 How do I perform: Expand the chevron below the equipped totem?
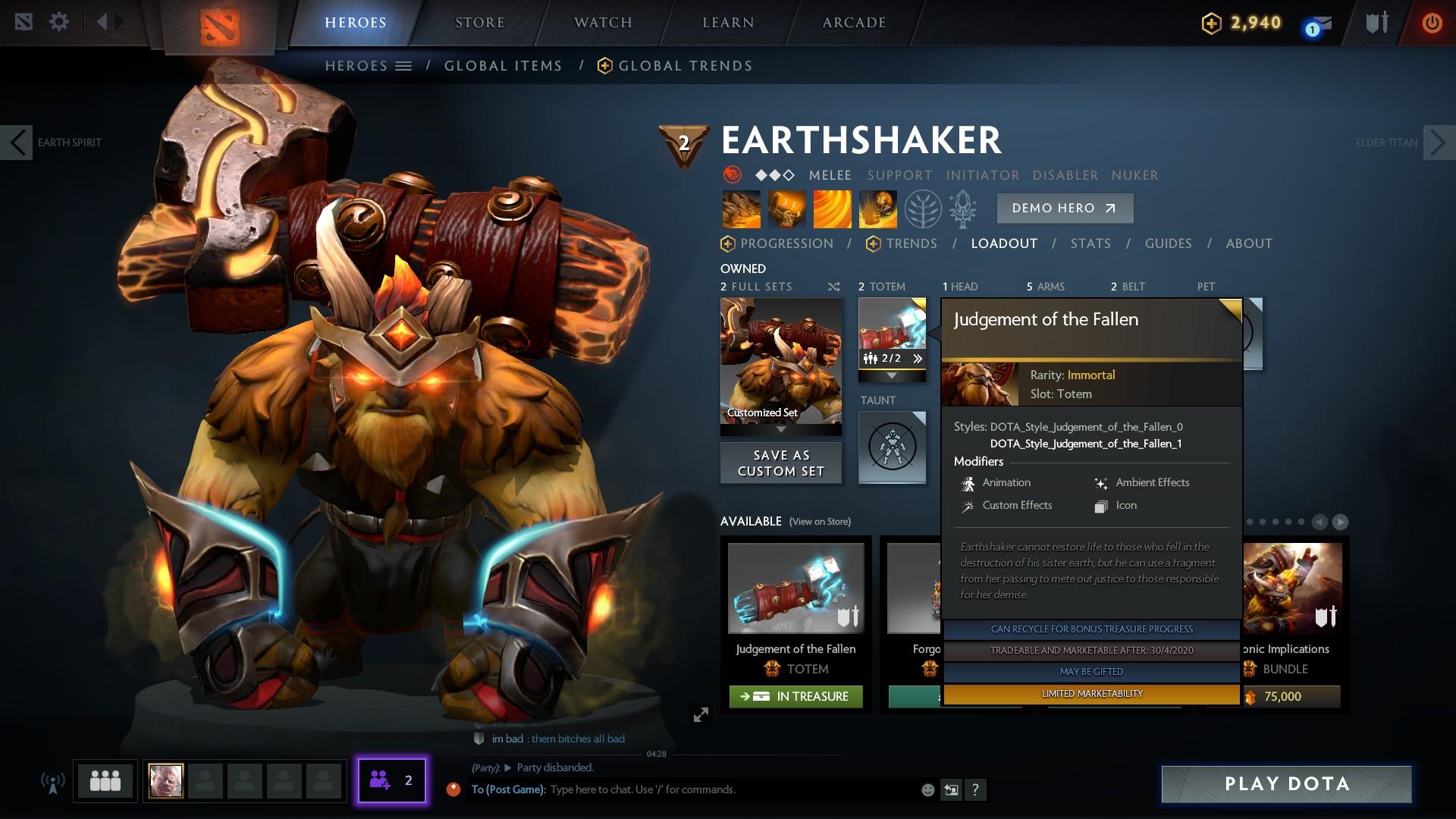(x=891, y=375)
